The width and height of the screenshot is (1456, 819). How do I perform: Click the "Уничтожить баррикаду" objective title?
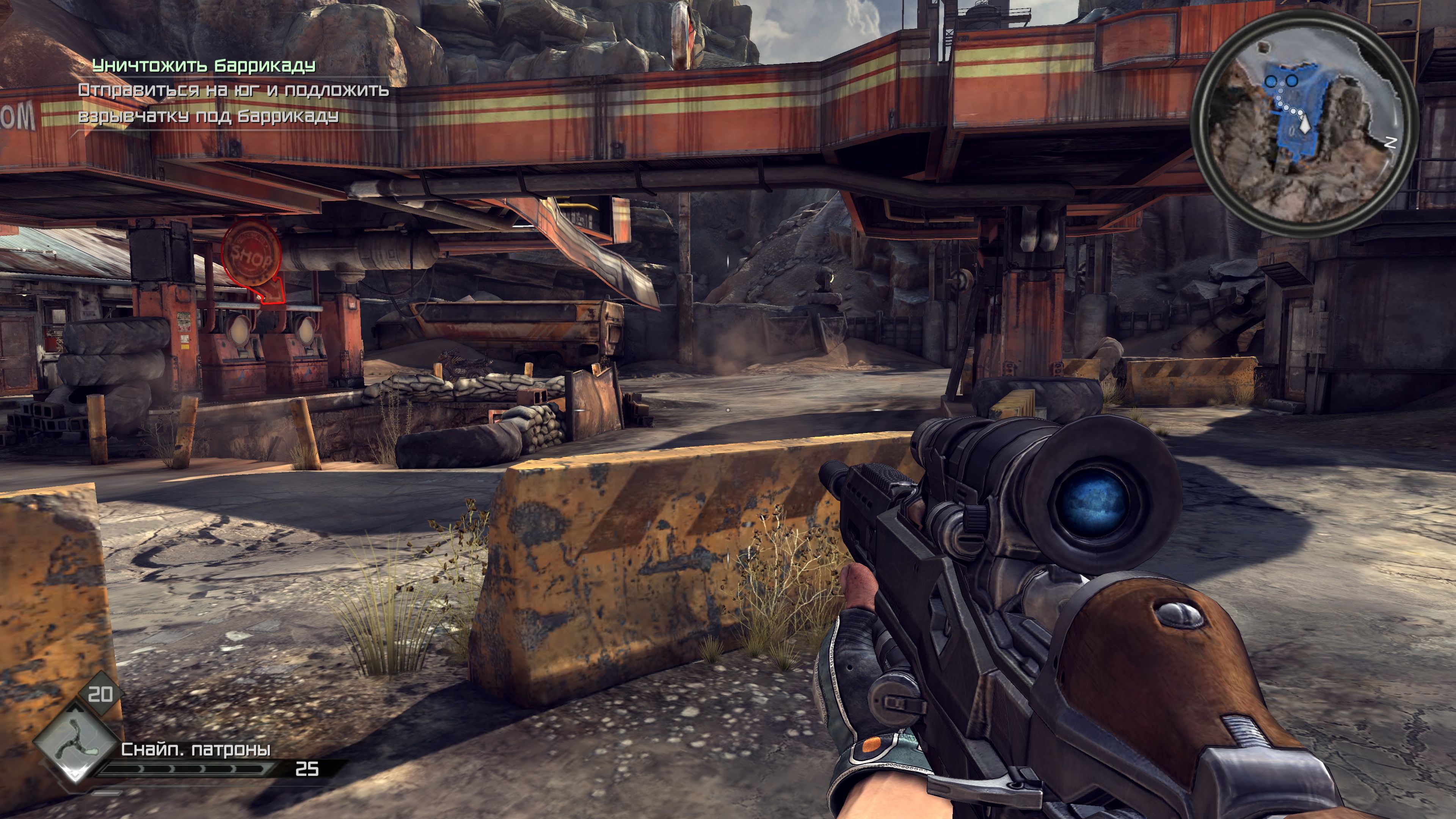tap(204, 66)
